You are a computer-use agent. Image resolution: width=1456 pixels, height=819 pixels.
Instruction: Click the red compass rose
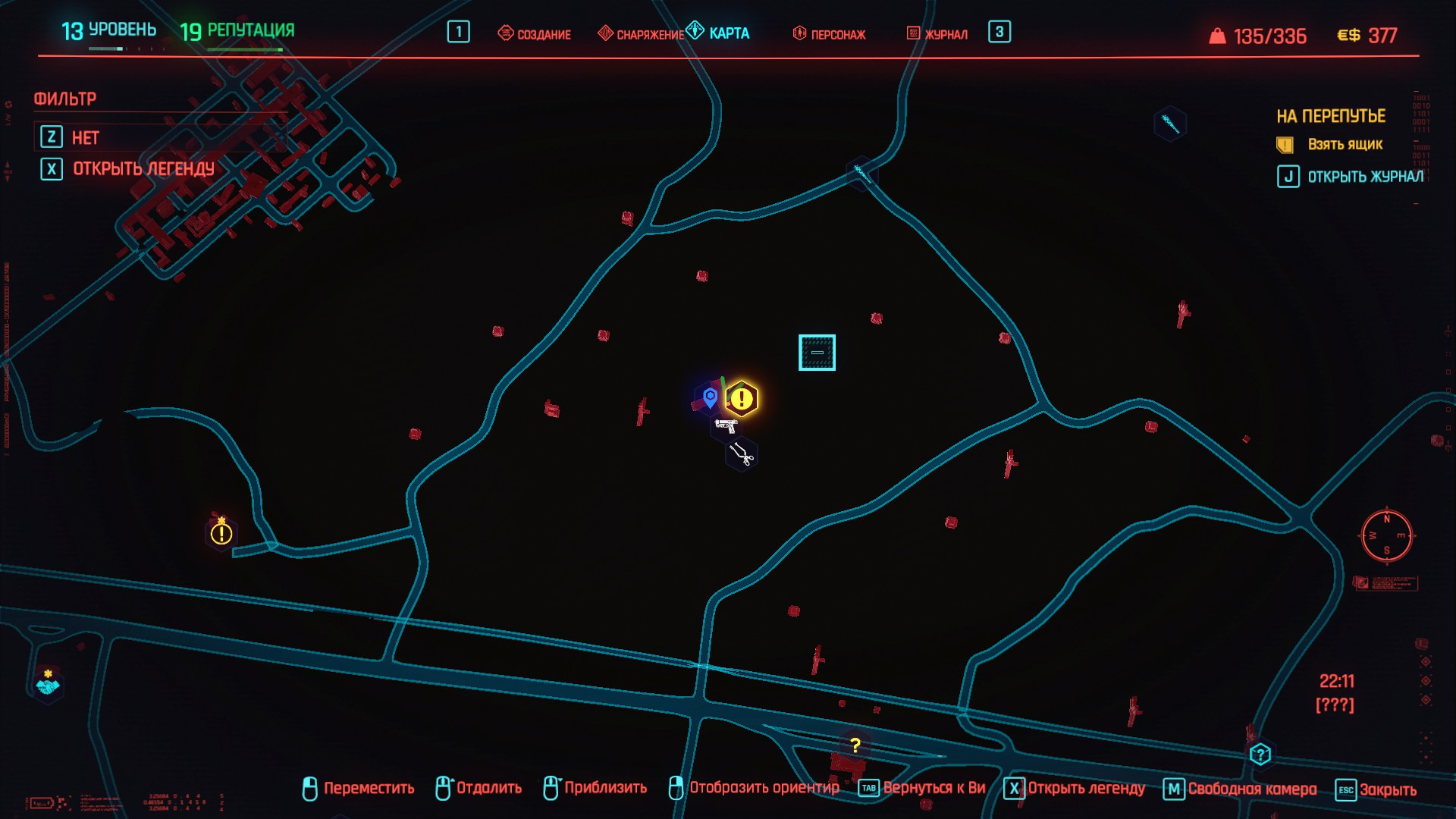[x=1386, y=535]
